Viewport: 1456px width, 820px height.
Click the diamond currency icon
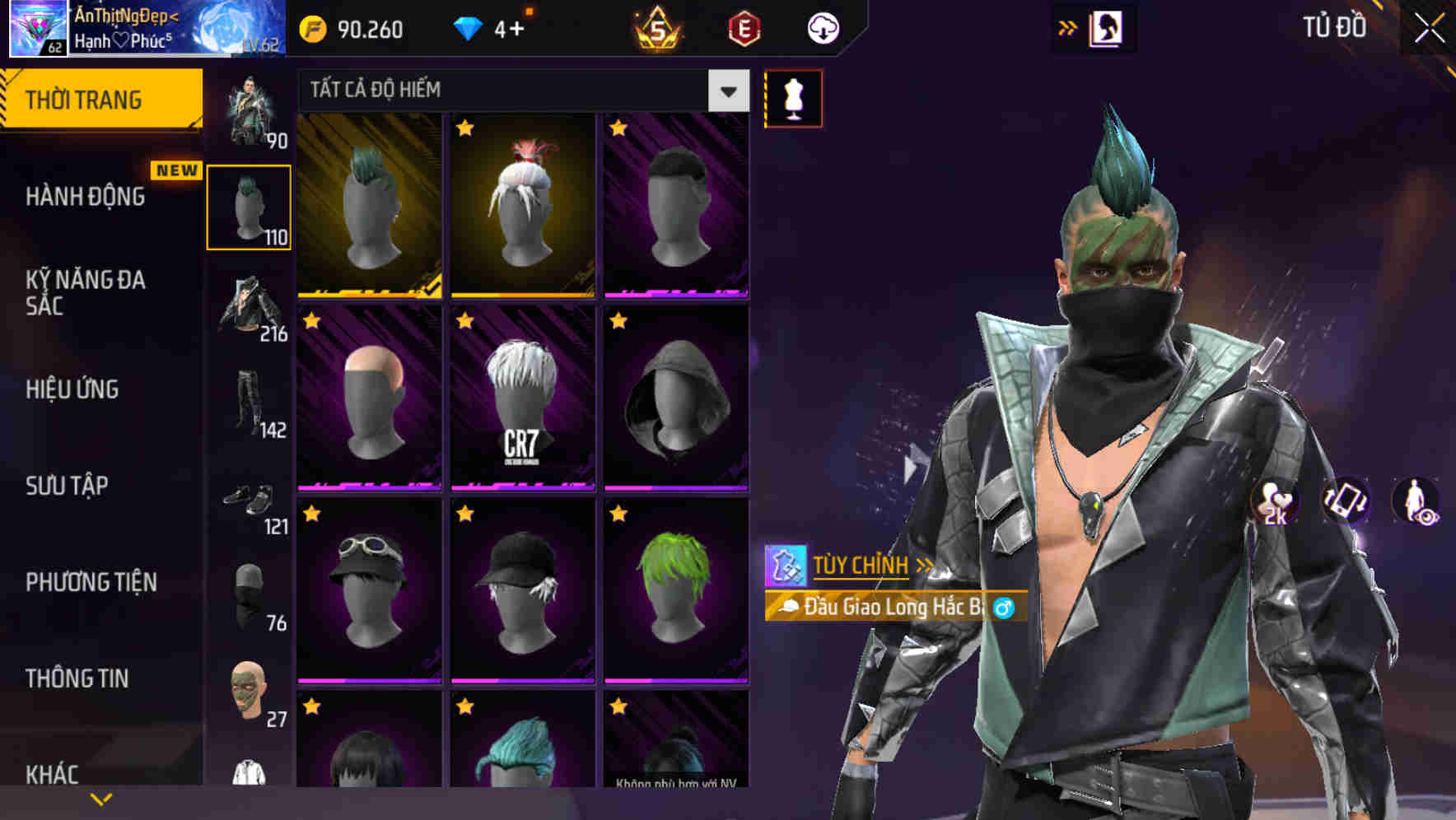[x=469, y=27]
